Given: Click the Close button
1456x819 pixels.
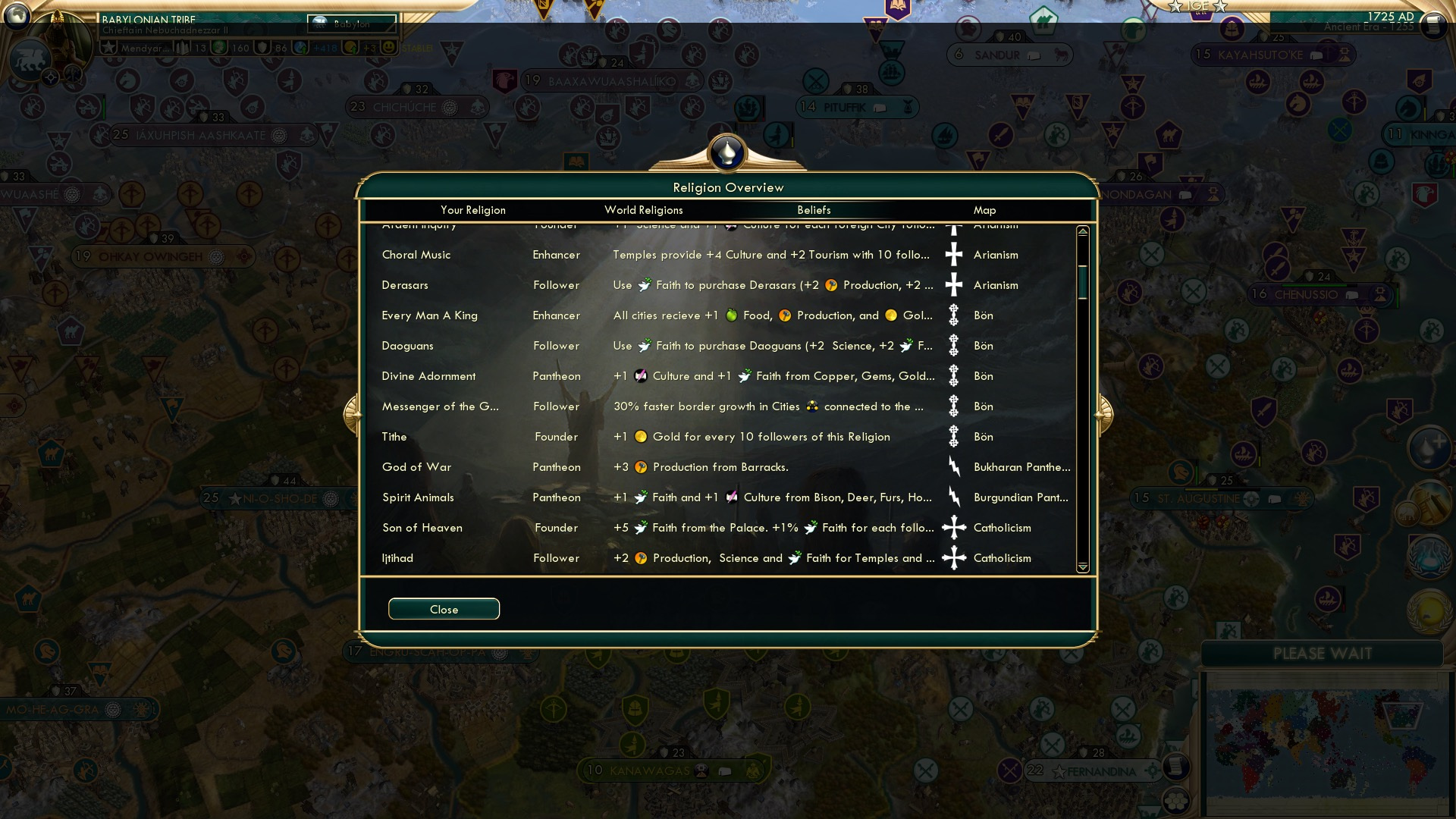Looking at the screenshot, I should 444,608.
